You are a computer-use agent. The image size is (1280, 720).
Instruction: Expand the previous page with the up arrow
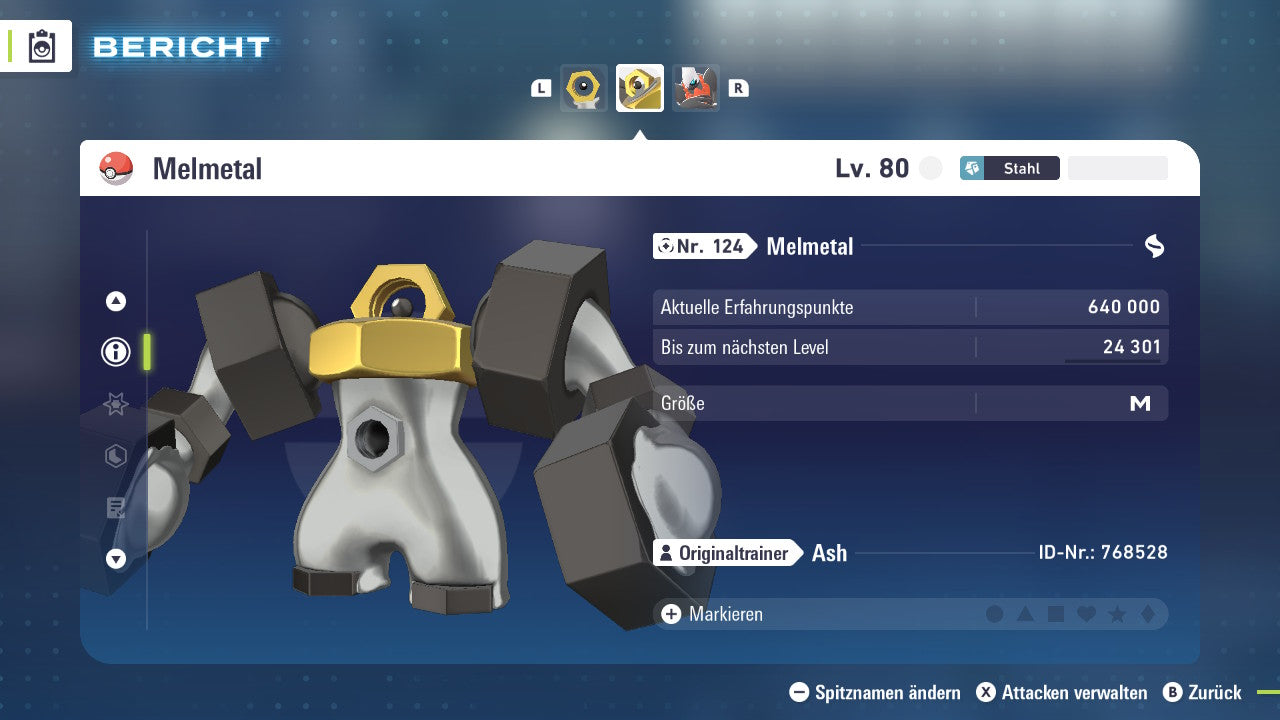pyautogui.click(x=115, y=300)
